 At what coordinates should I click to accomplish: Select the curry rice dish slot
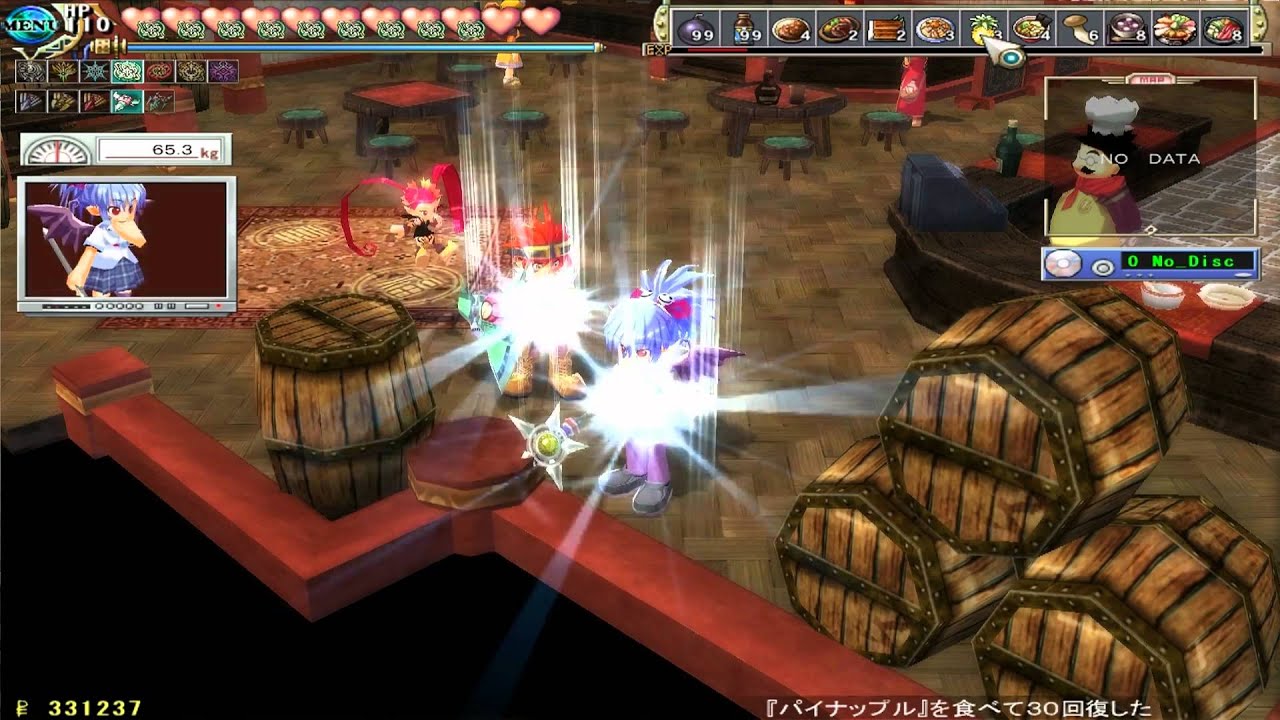pos(790,29)
